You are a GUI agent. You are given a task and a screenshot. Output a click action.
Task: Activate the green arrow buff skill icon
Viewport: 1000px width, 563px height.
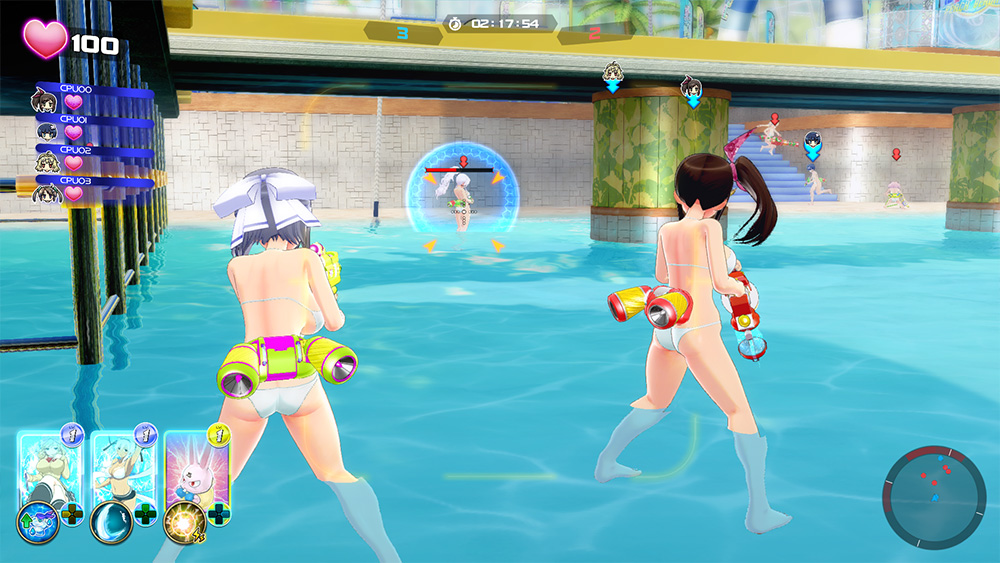coord(37,523)
